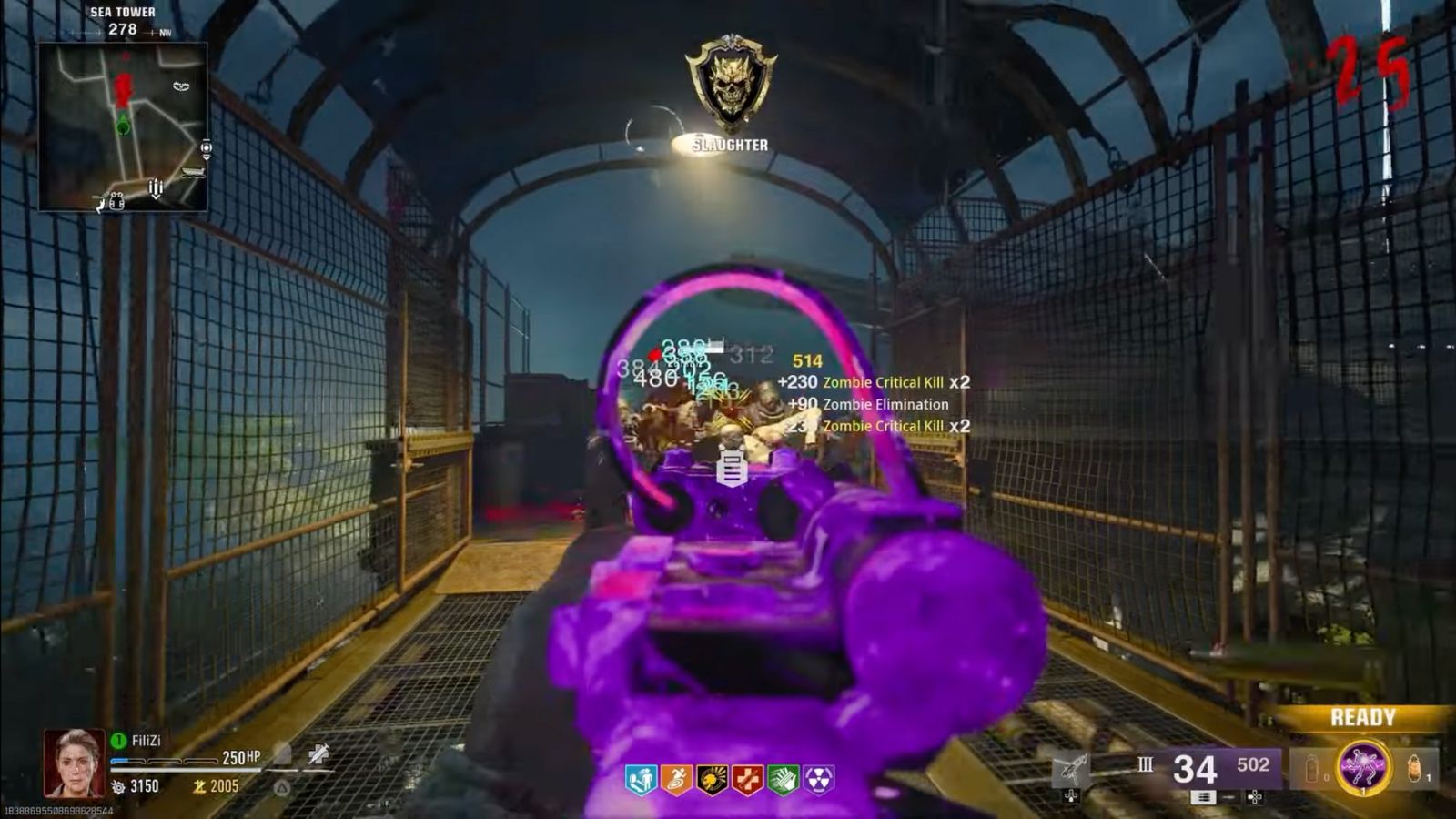Click the salvage gear icon beside 3150
1456x819 pixels.
tap(118, 785)
